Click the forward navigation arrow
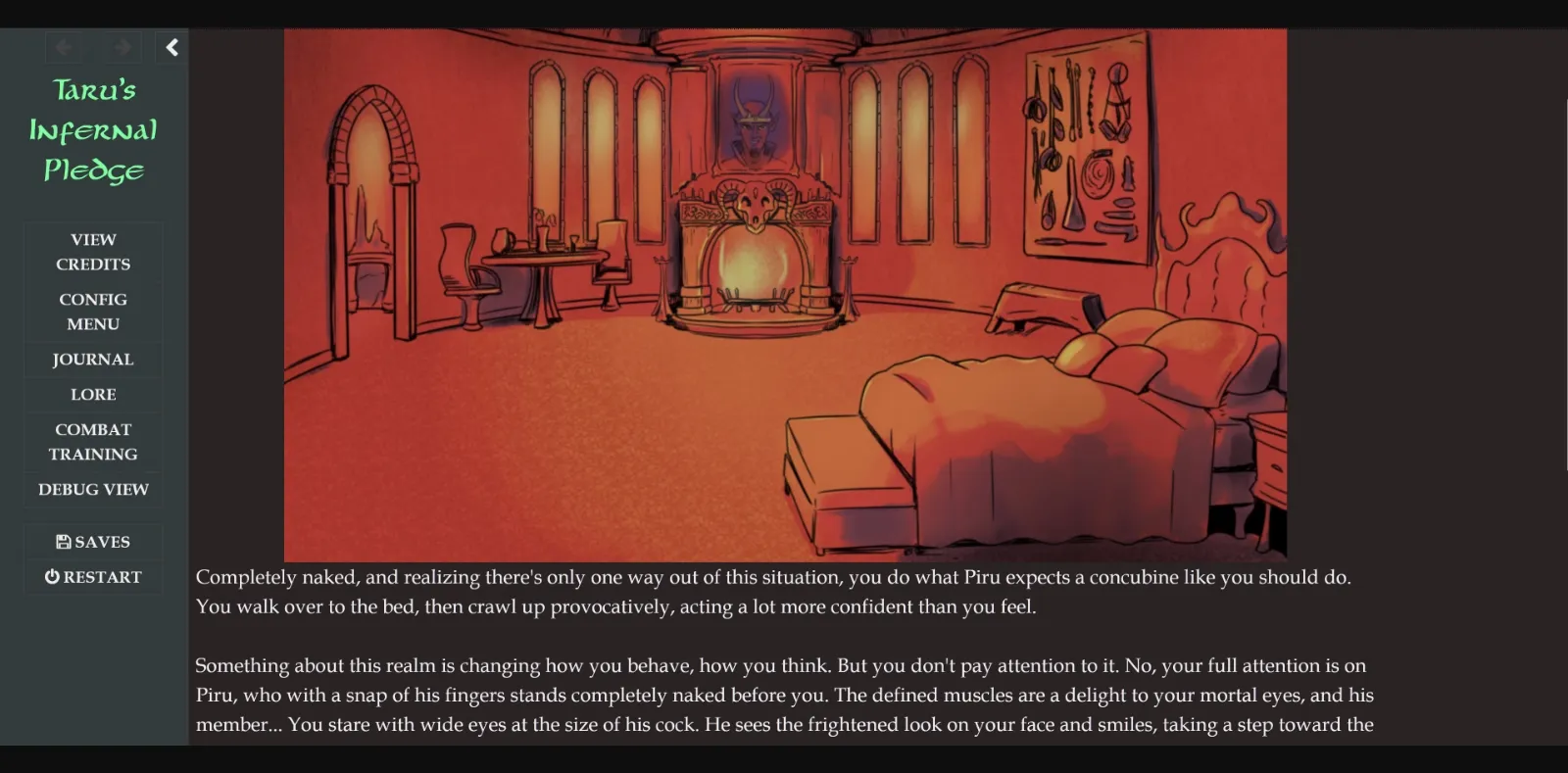This screenshot has height=773, width=1568. tap(120, 46)
